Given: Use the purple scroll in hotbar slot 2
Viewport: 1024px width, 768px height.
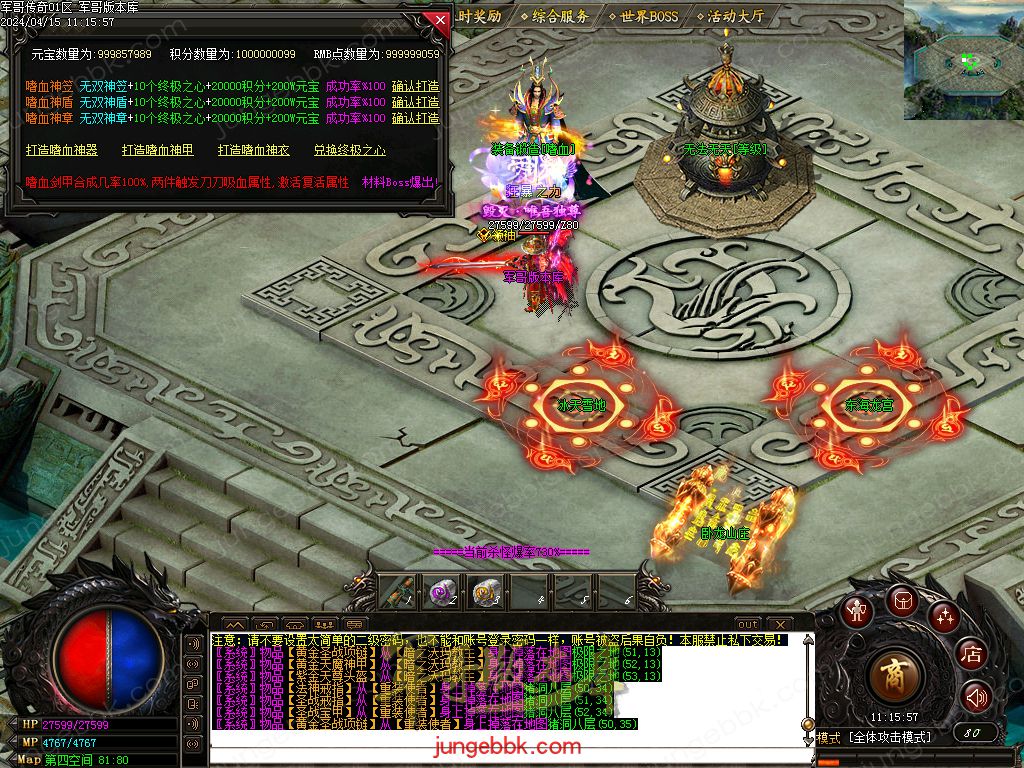Looking at the screenshot, I should point(443,593).
